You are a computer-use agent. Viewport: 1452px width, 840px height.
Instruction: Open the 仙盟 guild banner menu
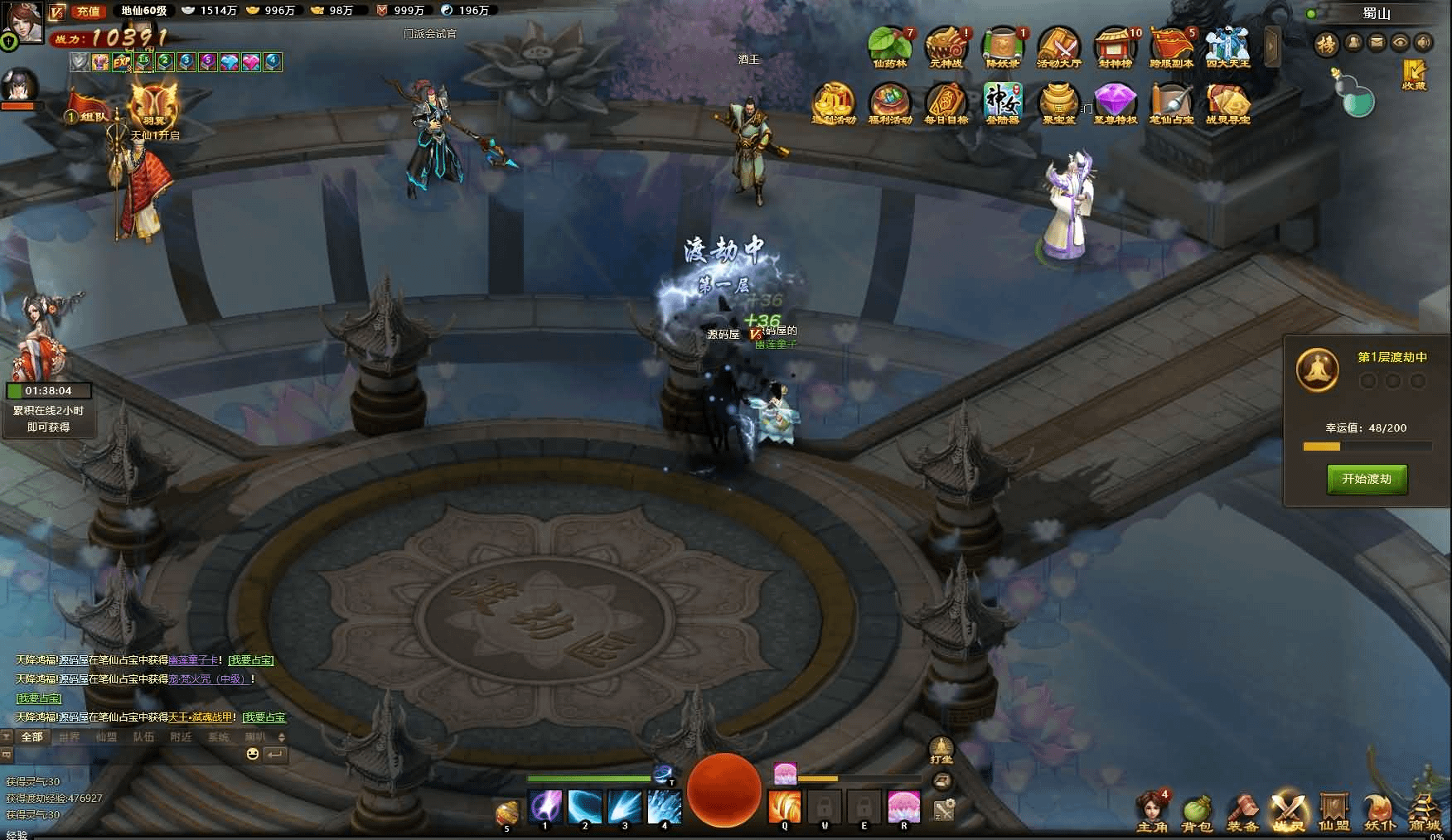(1333, 810)
